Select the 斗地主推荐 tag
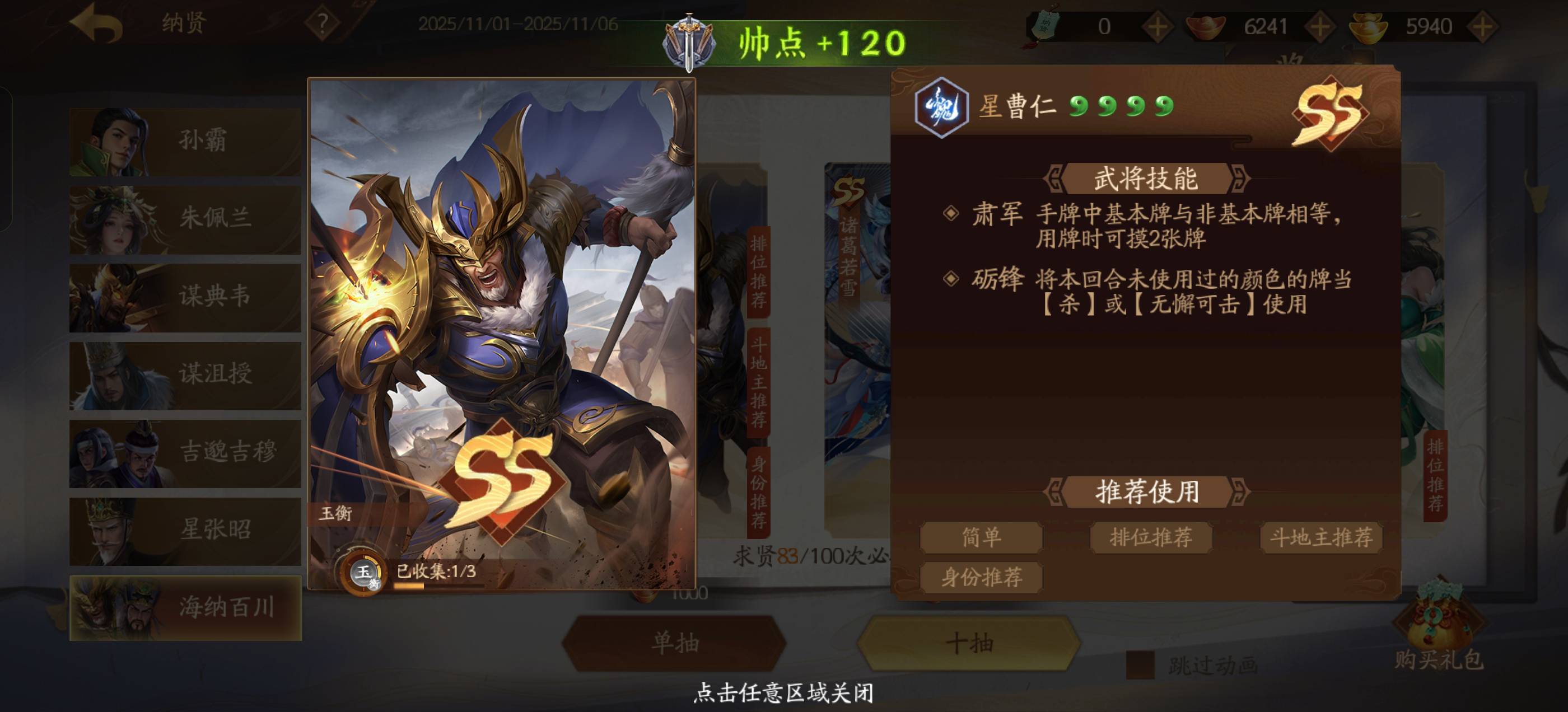The height and width of the screenshot is (712, 1568). pos(1321,537)
